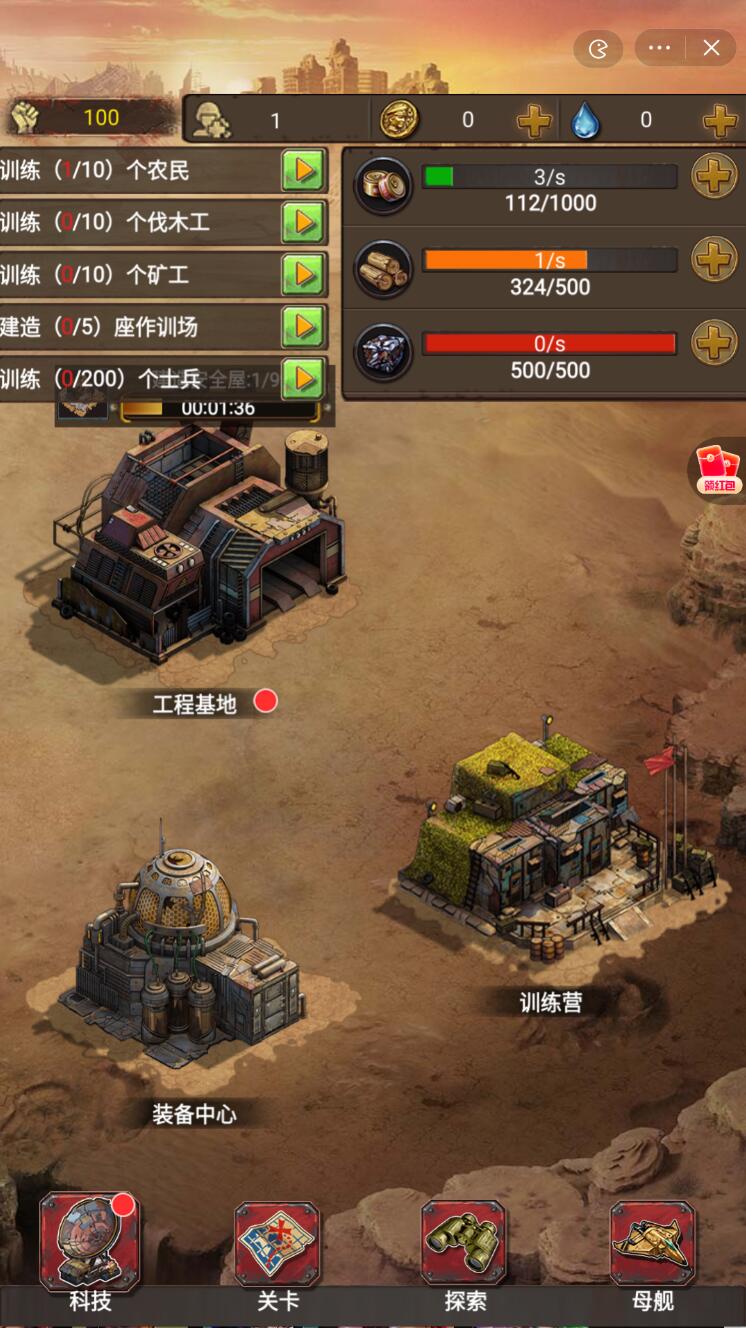
Task: Go to the build training grounds (作训场) quest
Action: (x=302, y=326)
